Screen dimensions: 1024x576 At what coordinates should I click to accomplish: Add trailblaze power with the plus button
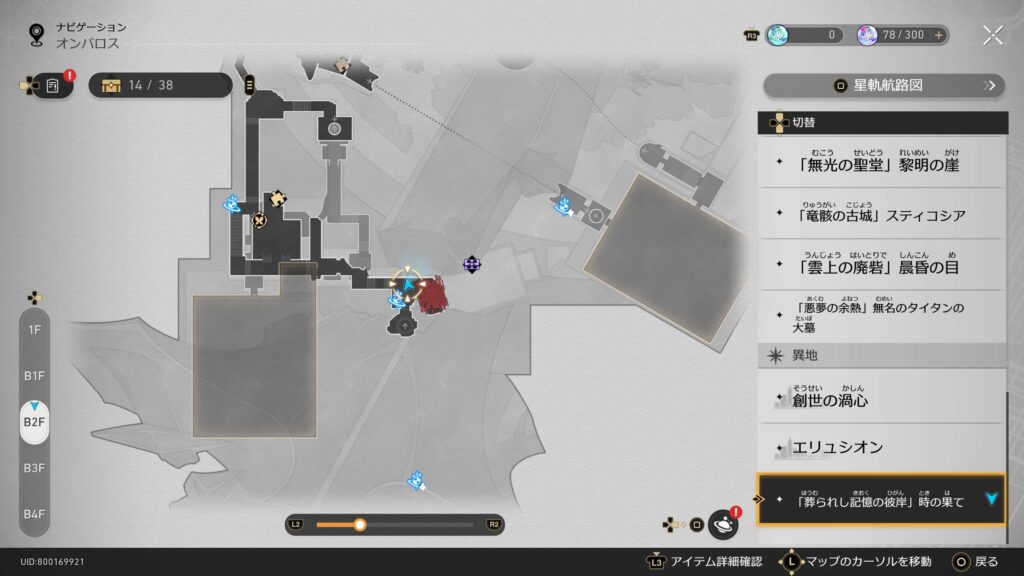938,35
